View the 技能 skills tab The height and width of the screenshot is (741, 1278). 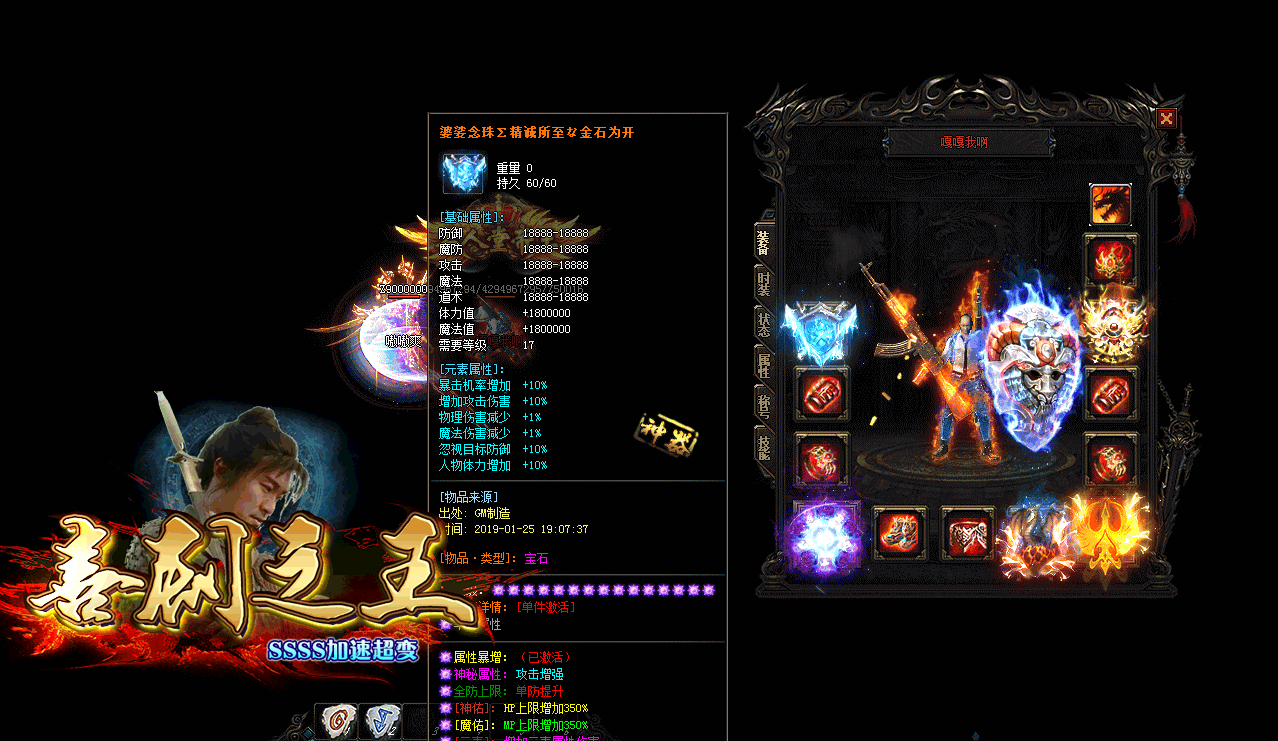click(763, 446)
